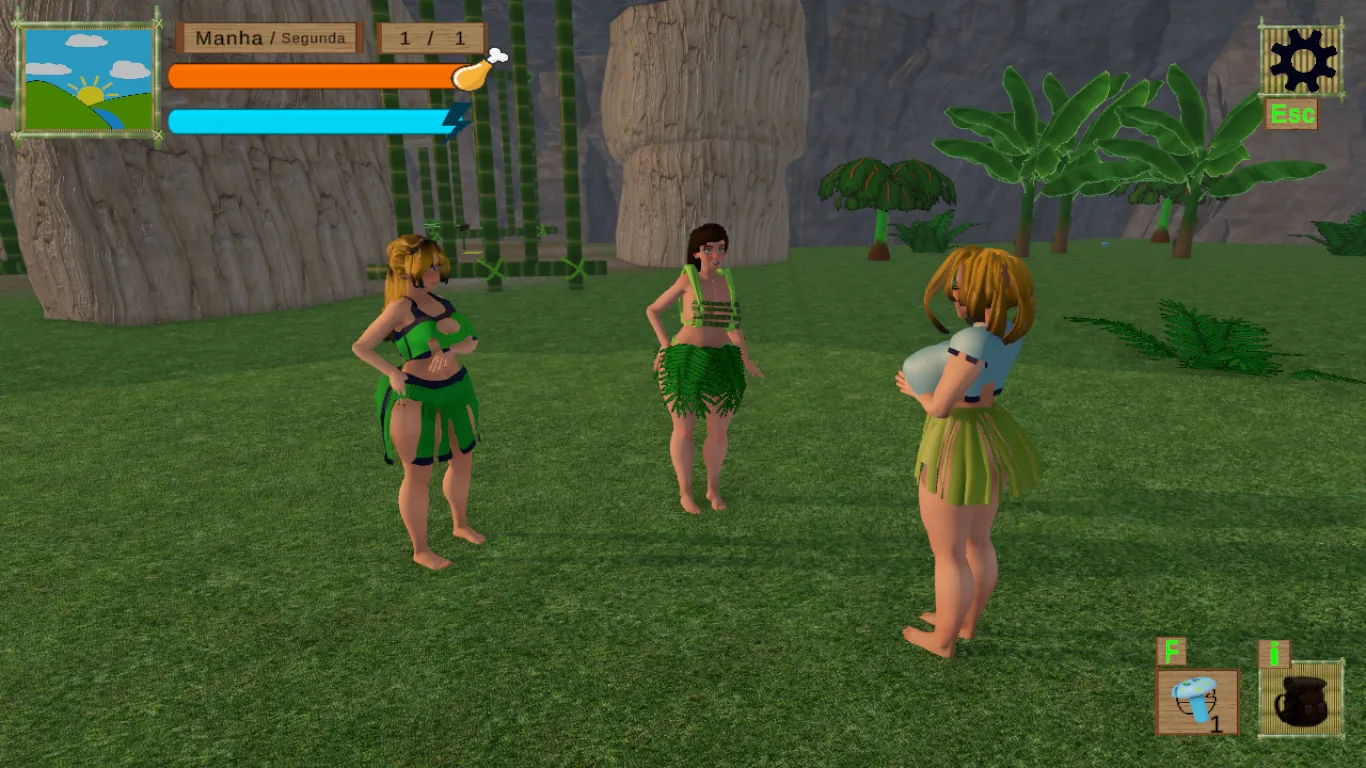Open settings via the gear icon
The height and width of the screenshot is (768, 1366).
click(1301, 60)
